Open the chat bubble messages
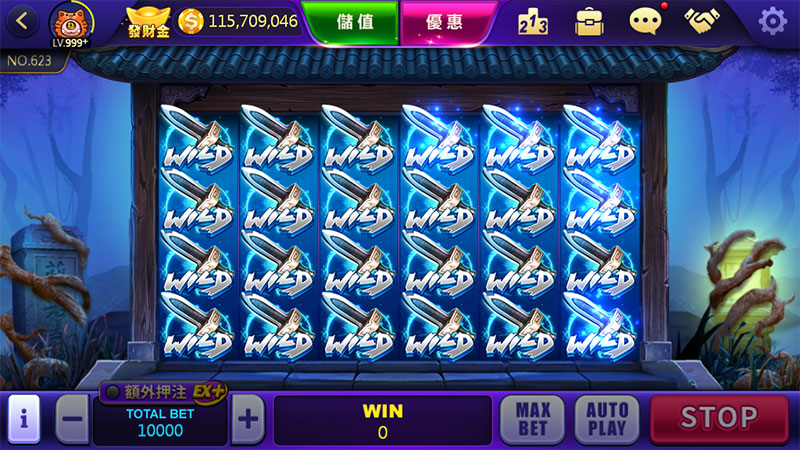The width and height of the screenshot is (800, 450). [x=646, y=20]
